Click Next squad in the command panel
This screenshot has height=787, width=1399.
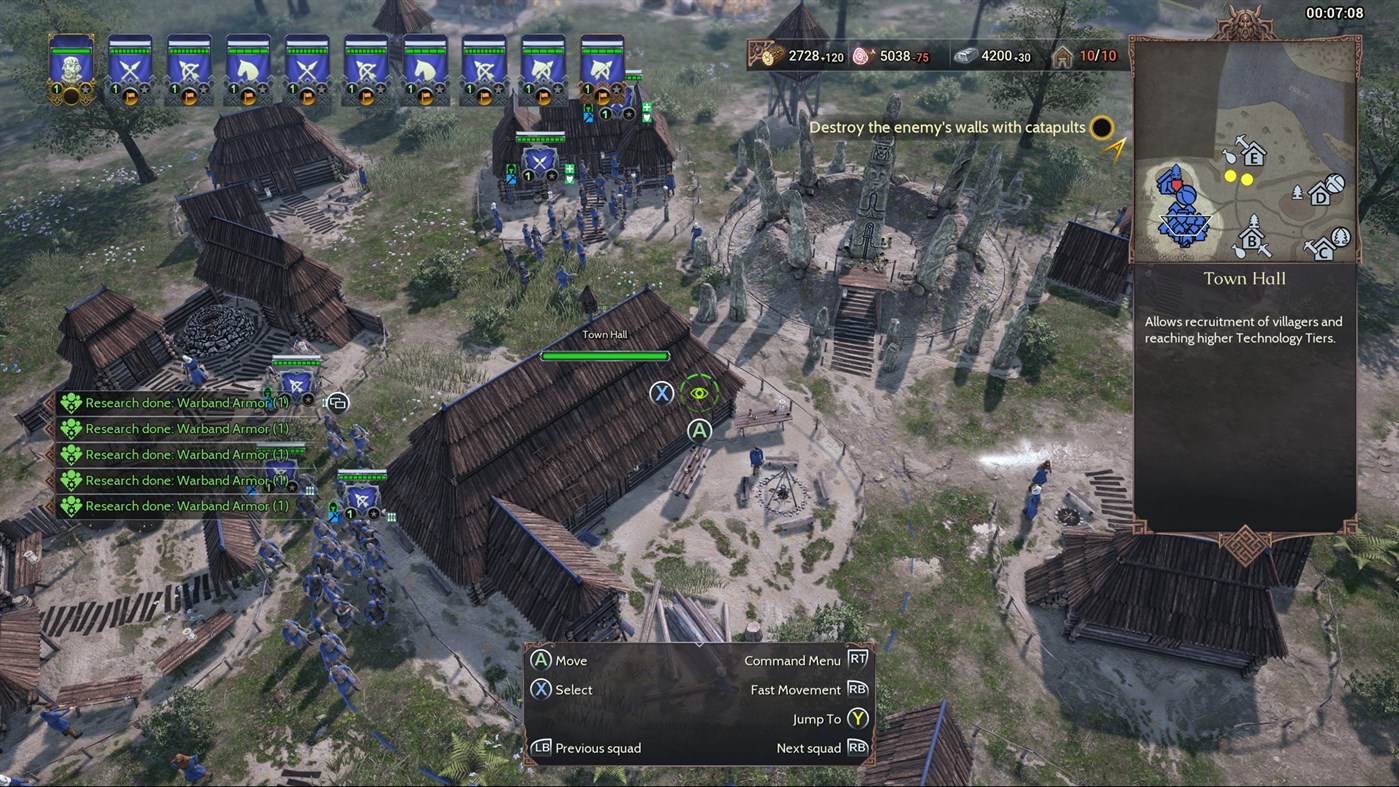point(809,747)
